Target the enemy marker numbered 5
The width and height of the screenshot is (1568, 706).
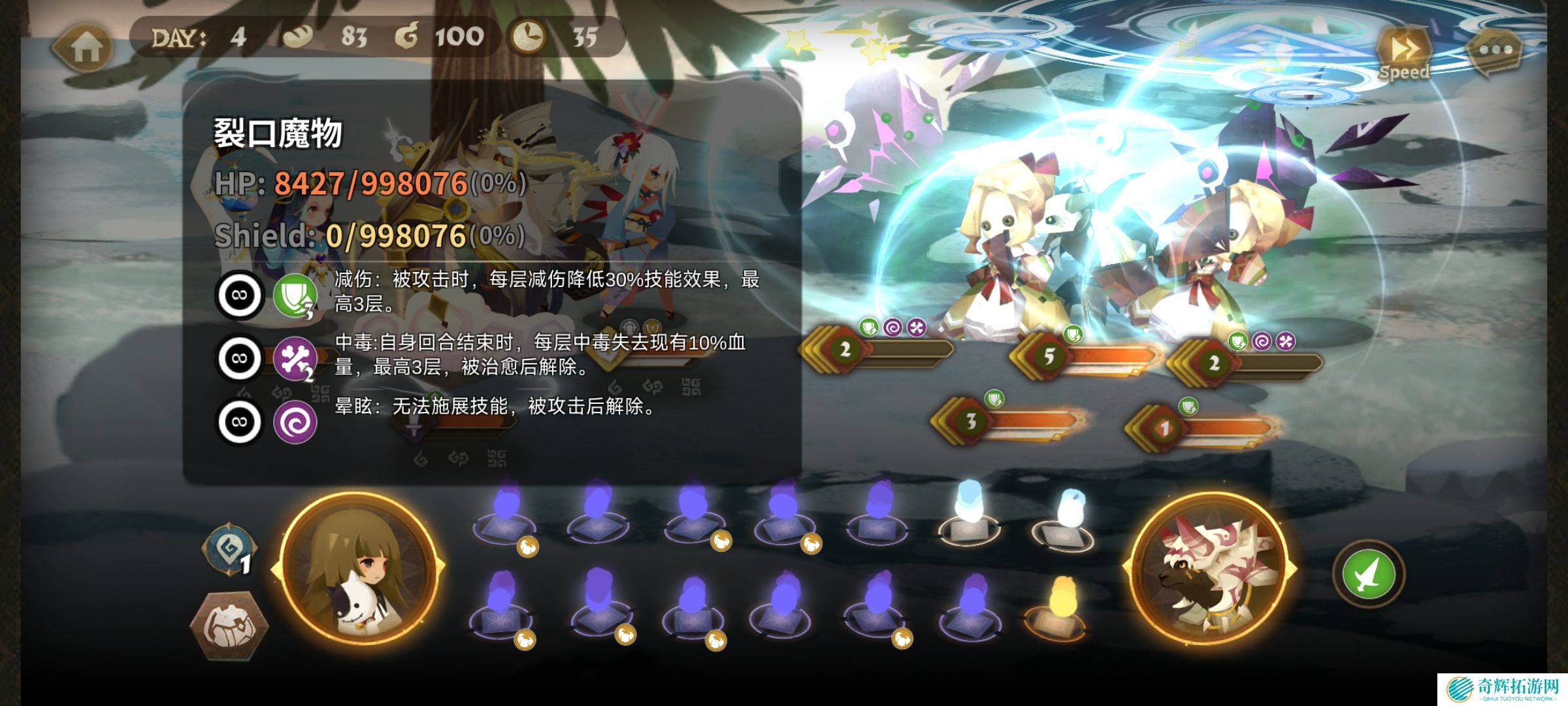coord(1049,357)
